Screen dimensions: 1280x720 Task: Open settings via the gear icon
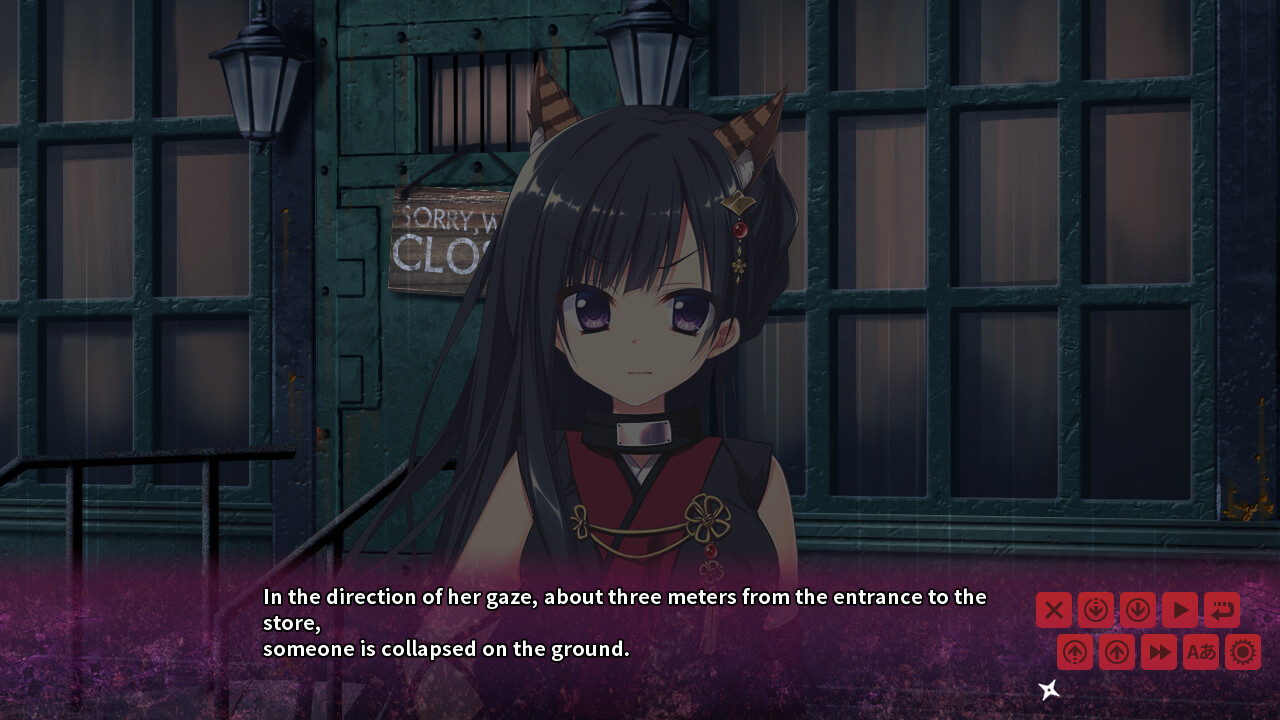1243,652
